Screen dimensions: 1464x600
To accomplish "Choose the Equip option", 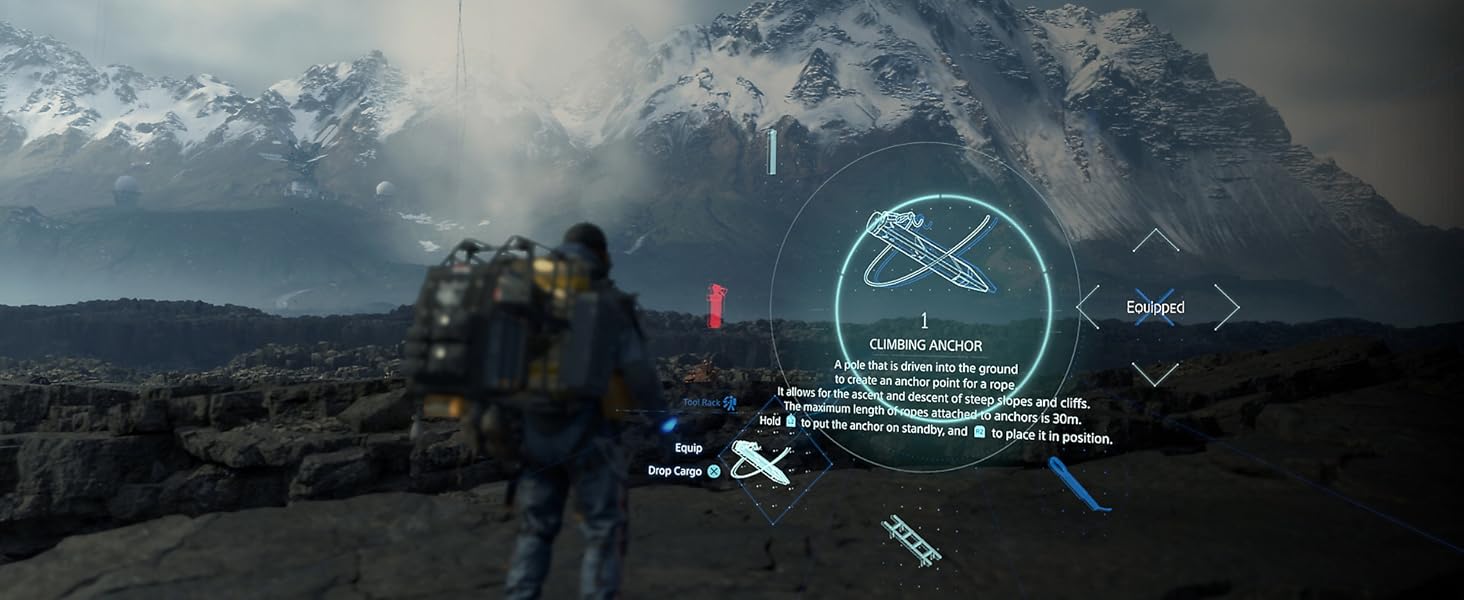I will click(689, 448).
